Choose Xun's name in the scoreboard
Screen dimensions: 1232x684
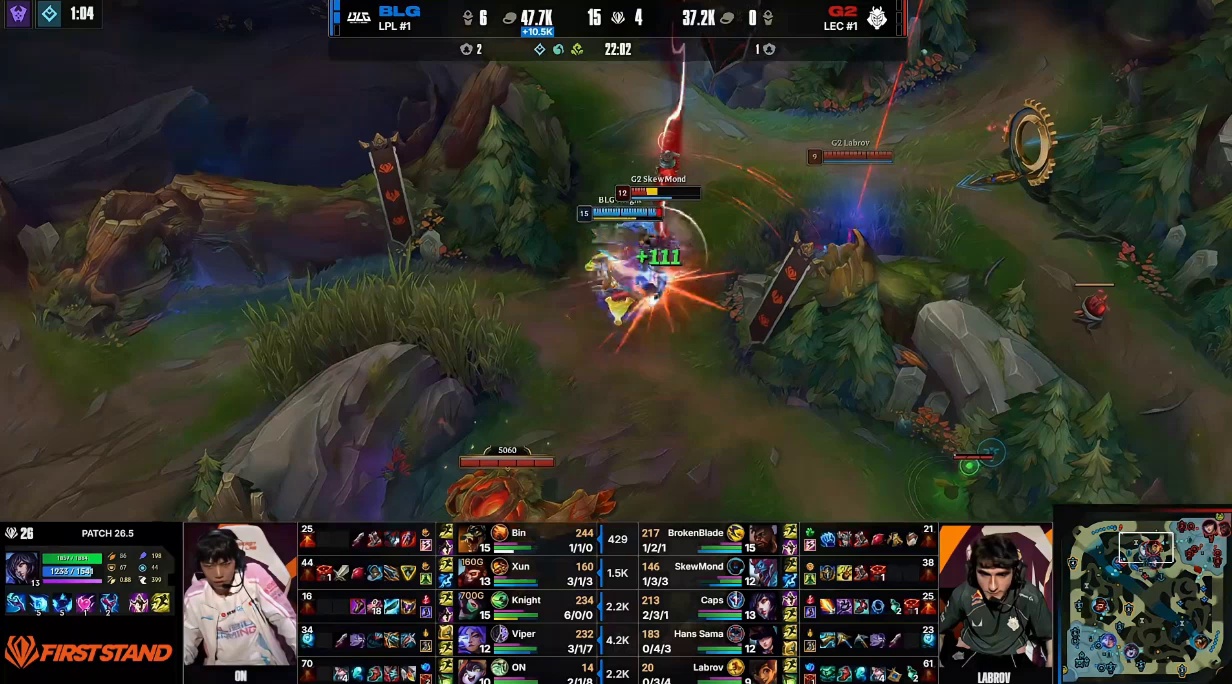pyautogui.click(x=520, y=567)
